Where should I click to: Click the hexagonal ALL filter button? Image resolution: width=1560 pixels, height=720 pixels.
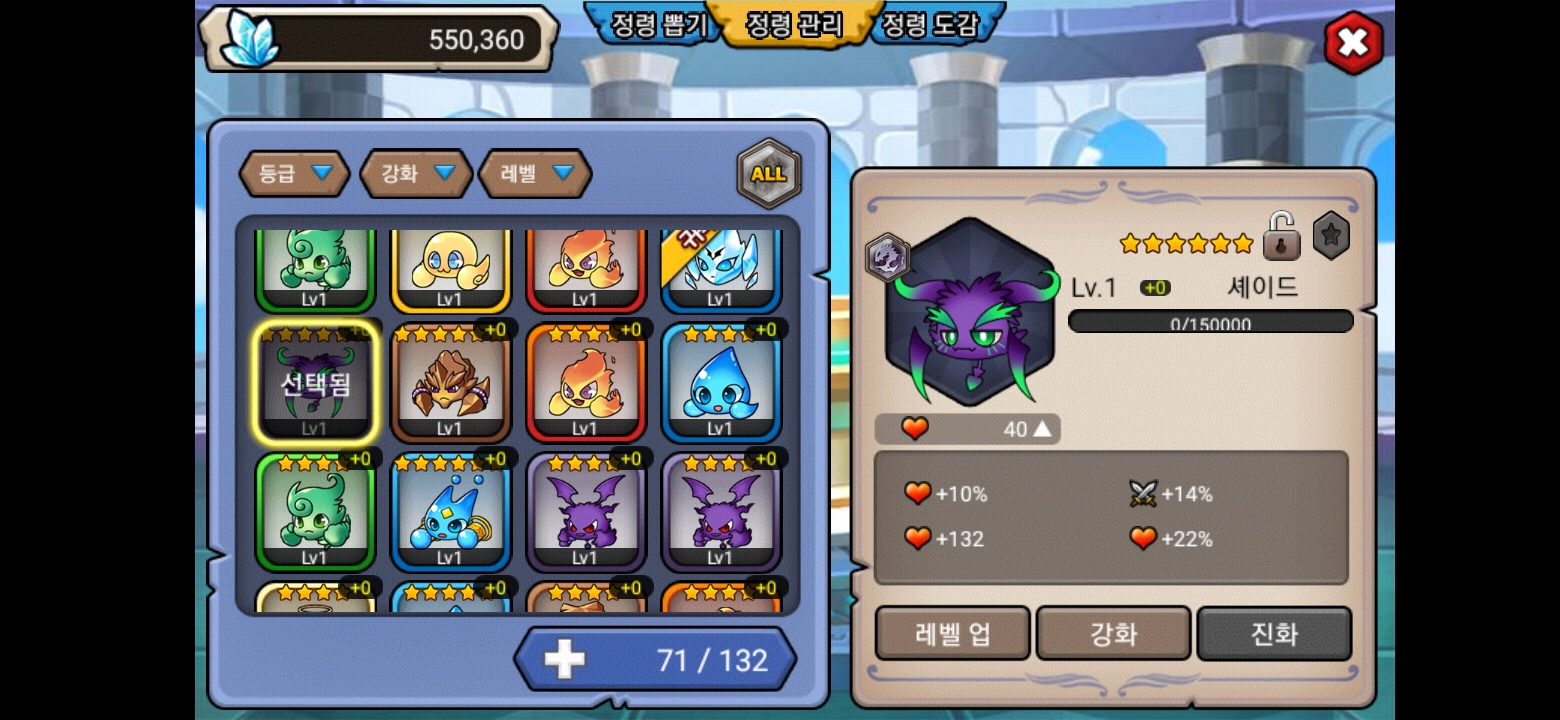(768, 174)
